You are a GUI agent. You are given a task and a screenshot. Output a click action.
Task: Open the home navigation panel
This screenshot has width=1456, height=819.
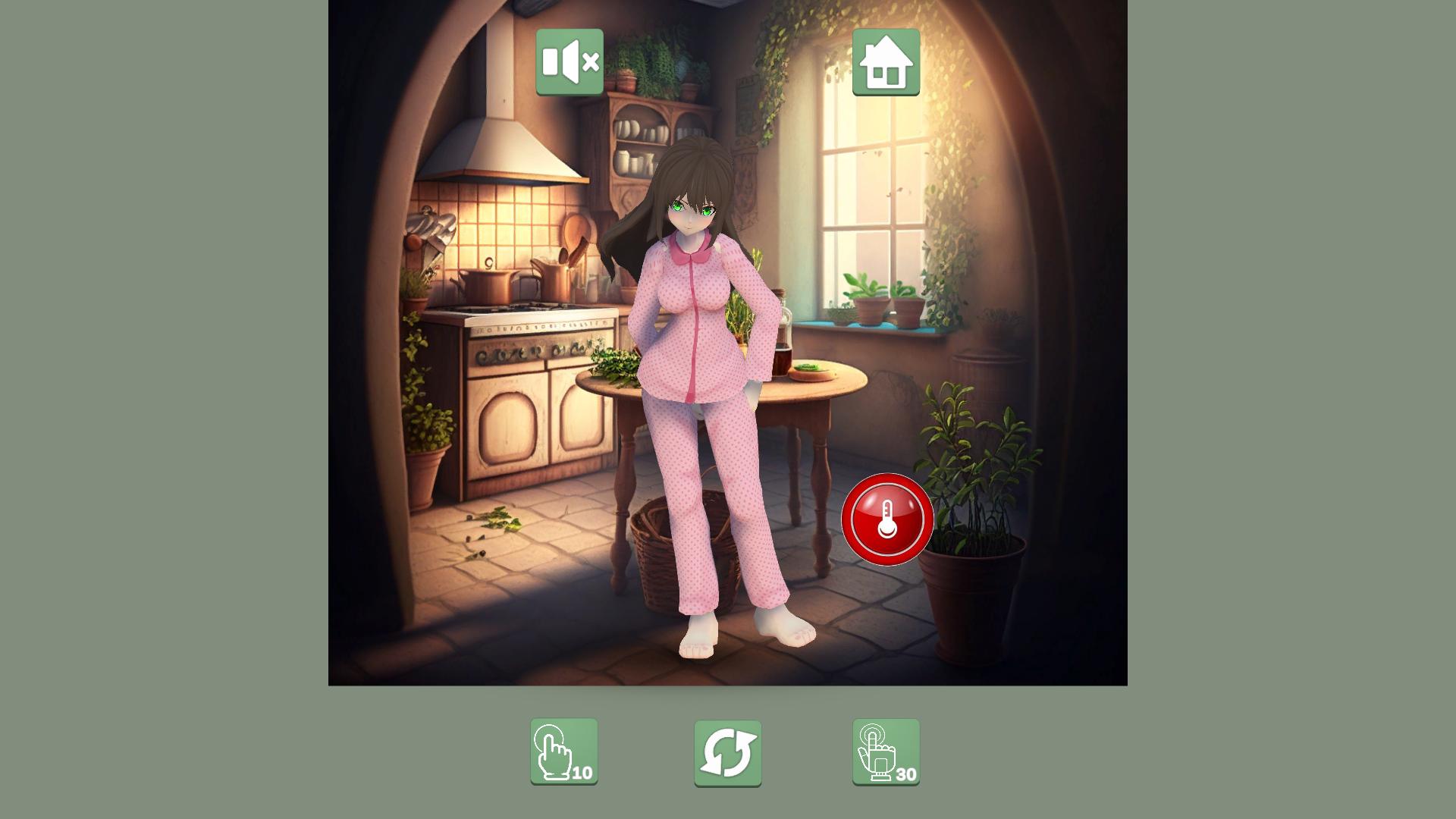[x=887, y=63]
